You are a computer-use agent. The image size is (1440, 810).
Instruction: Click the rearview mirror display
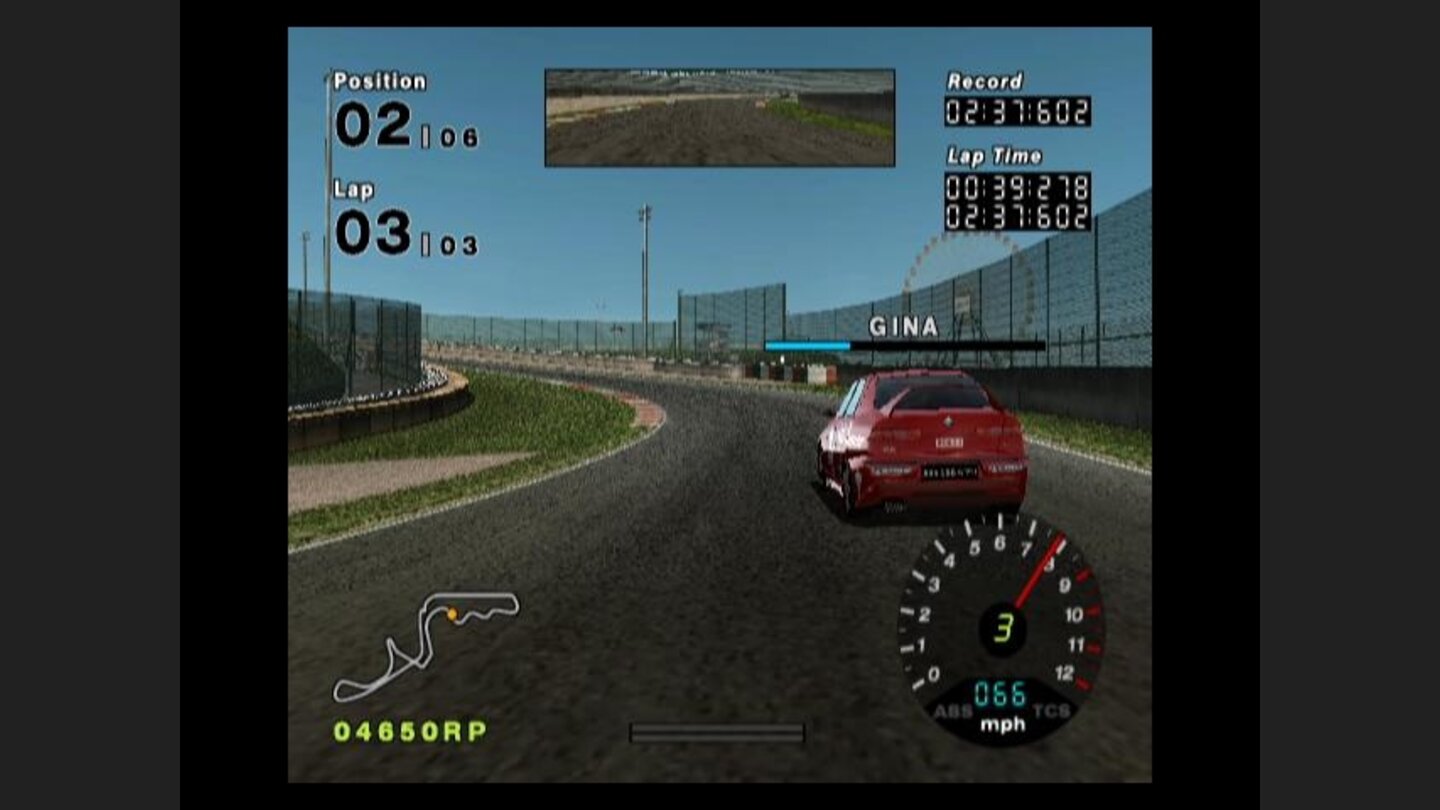coord(718,114)
